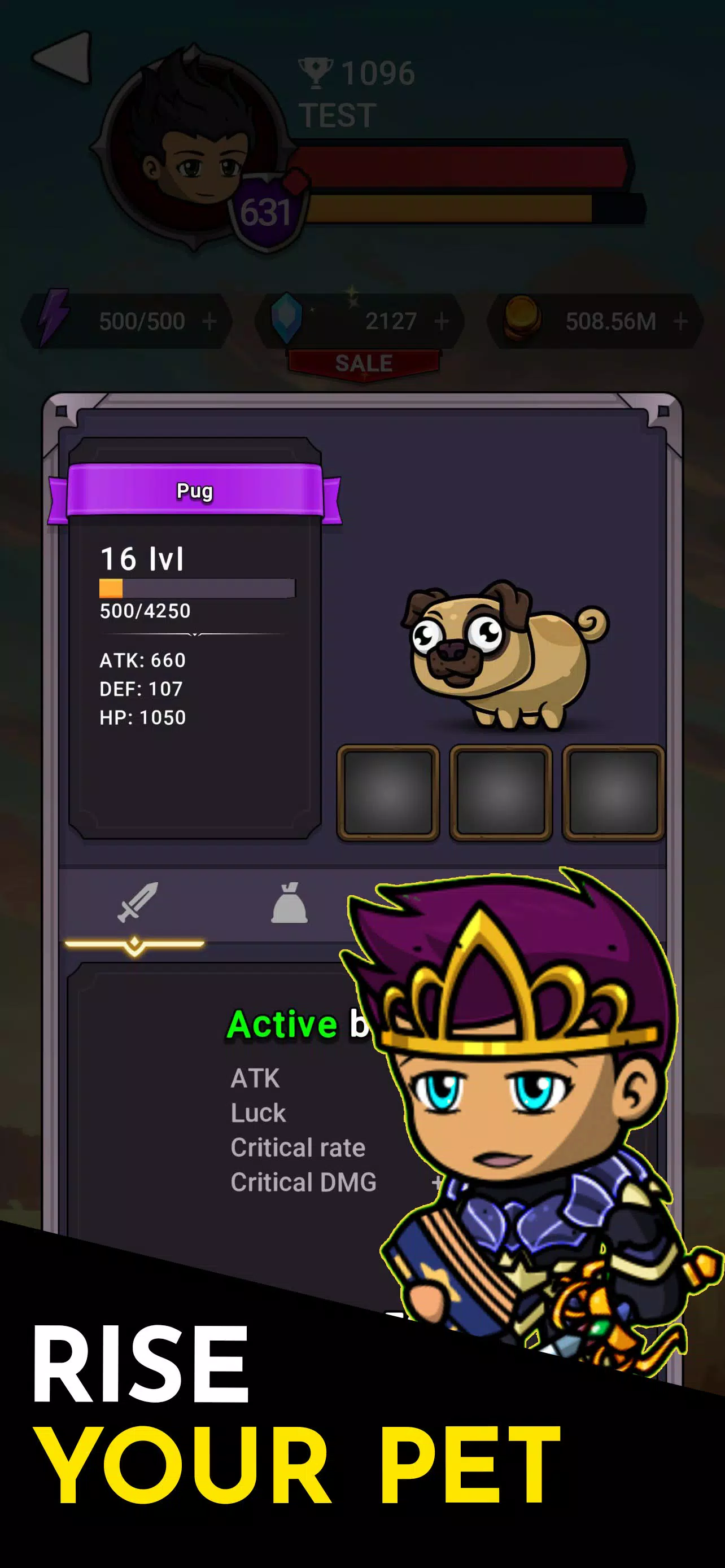
Task: Tap the purple Pug name ribbon
Action: pos(195,490)
